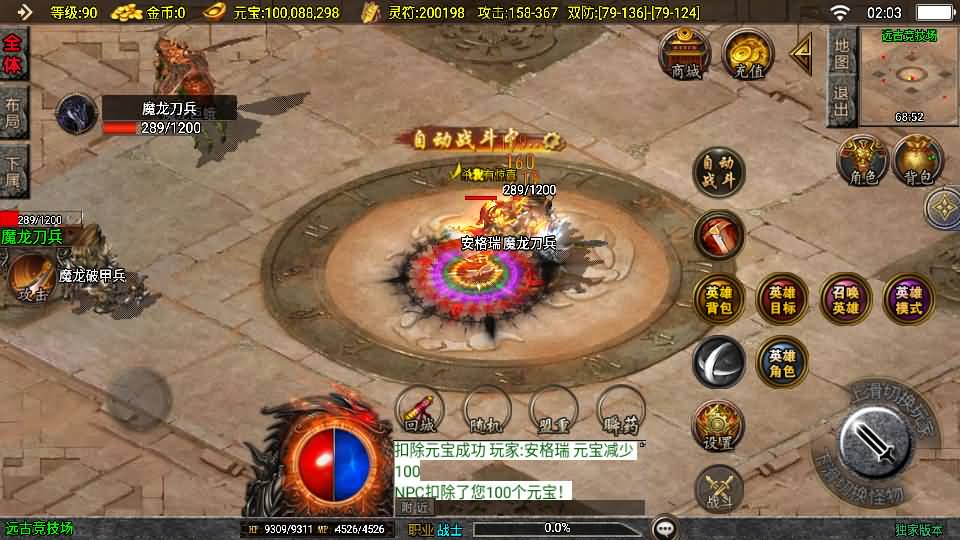The width and height of the screenshot is (960, 540).
Task: Open the 背包 backpack
Action: pyautogui.click(x=918, y=162)
